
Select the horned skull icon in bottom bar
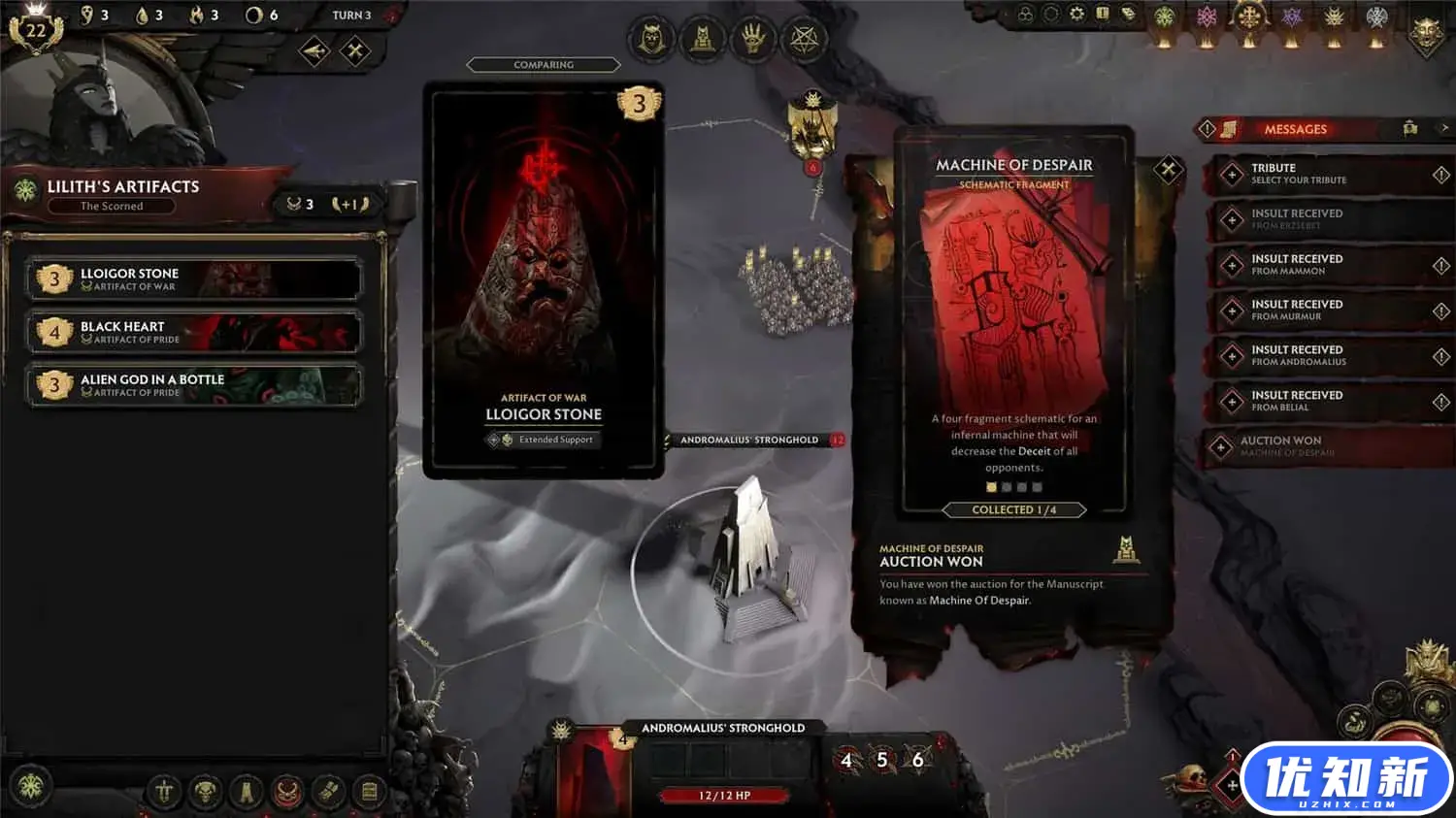[206, 793]
